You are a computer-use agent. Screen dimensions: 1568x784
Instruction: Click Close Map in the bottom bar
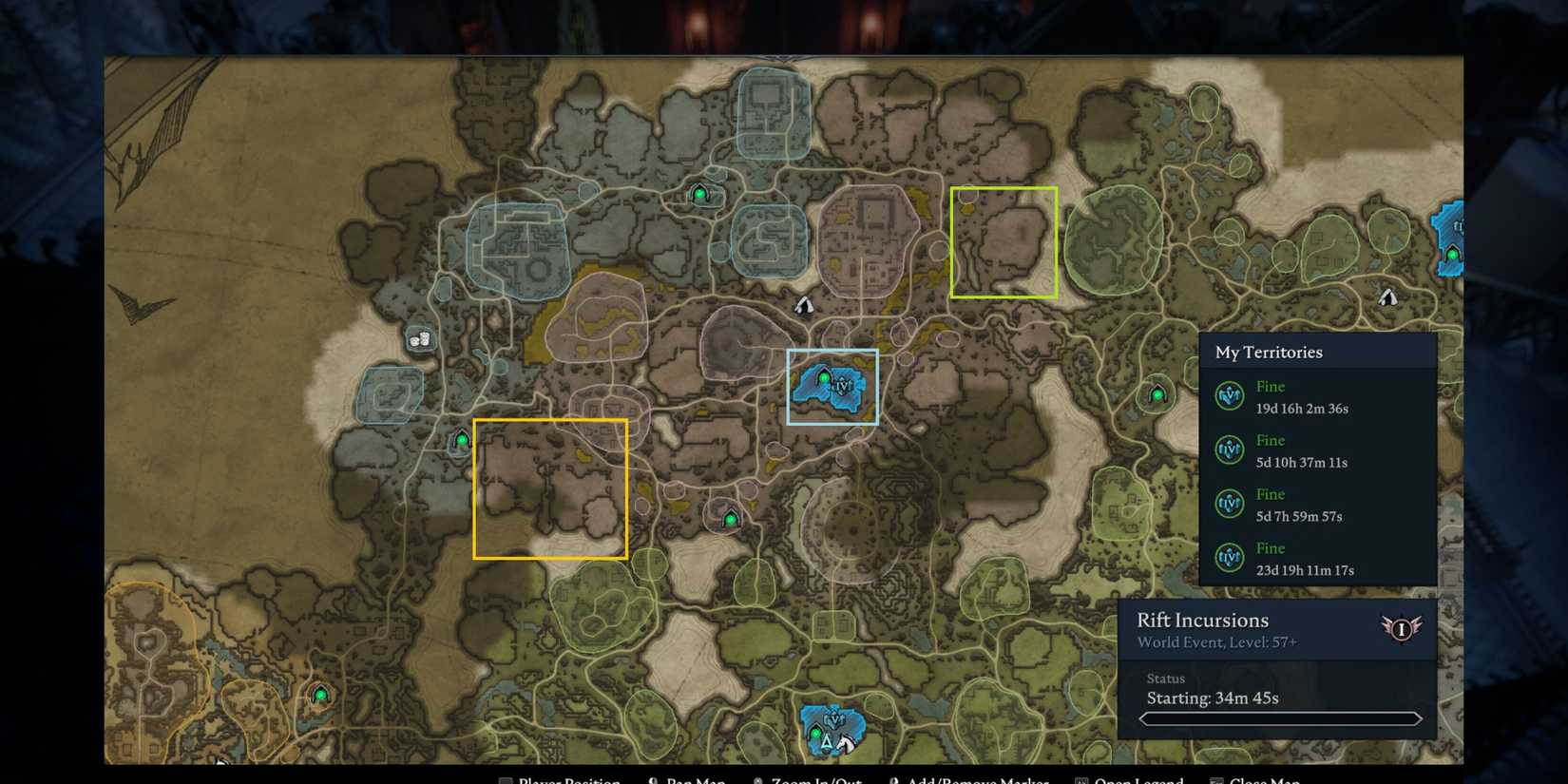[1266, 779]
